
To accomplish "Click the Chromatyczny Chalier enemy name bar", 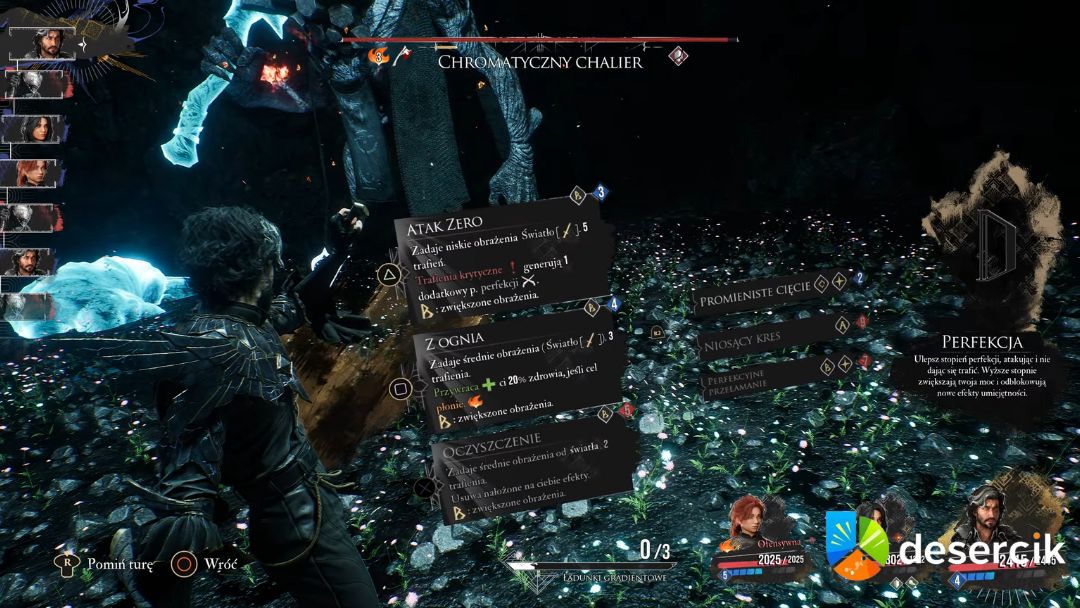I will pyautogui.click(x=540, y=62).
